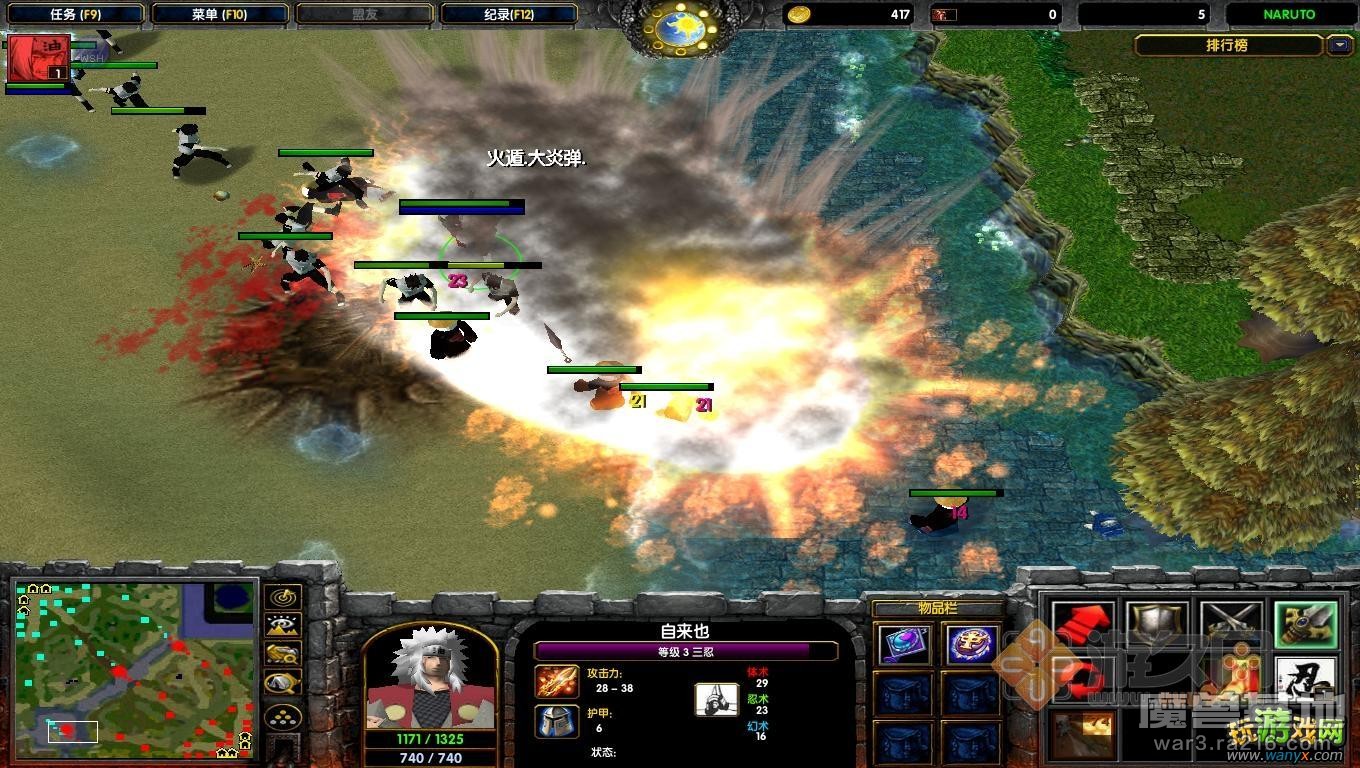Open the 任务 (F9) quests menu
1360x768 pixels.
coord(76,14)
